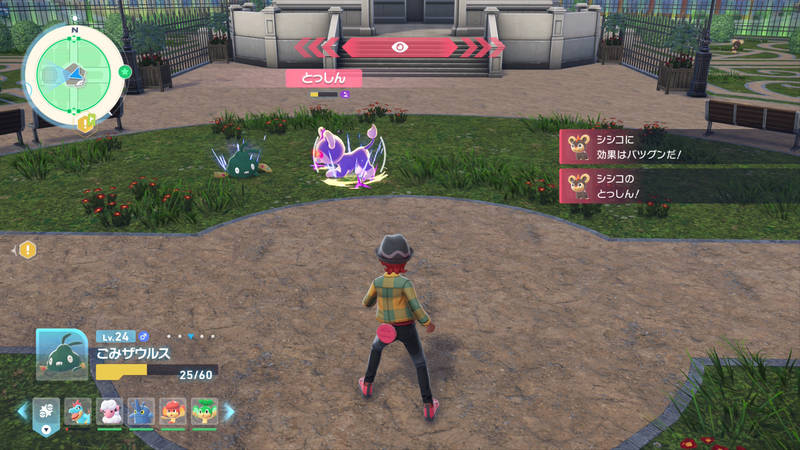Select the active Trubbish portrait
This screenshot has width=800, height=450.
pos(61,354)
